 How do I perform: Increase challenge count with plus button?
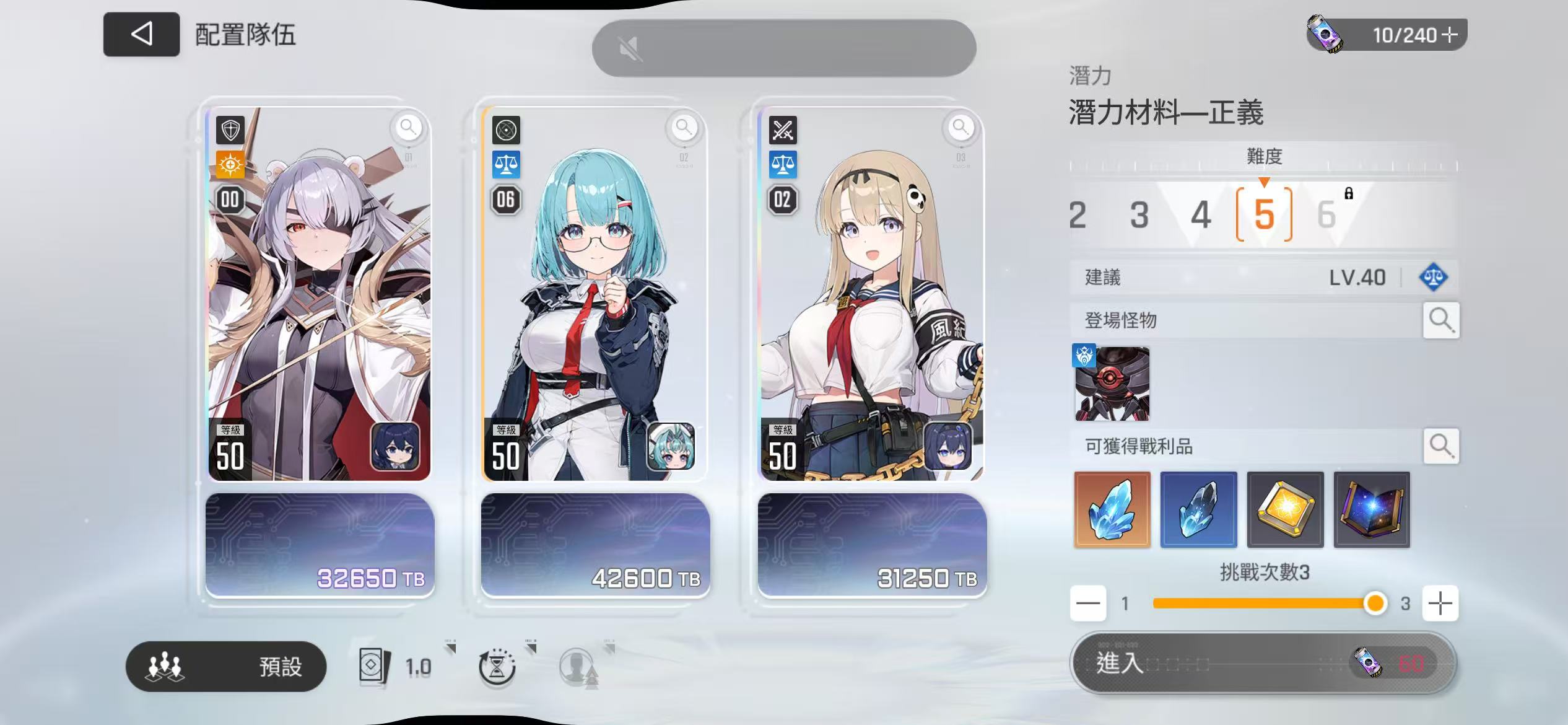[1440, 603]
